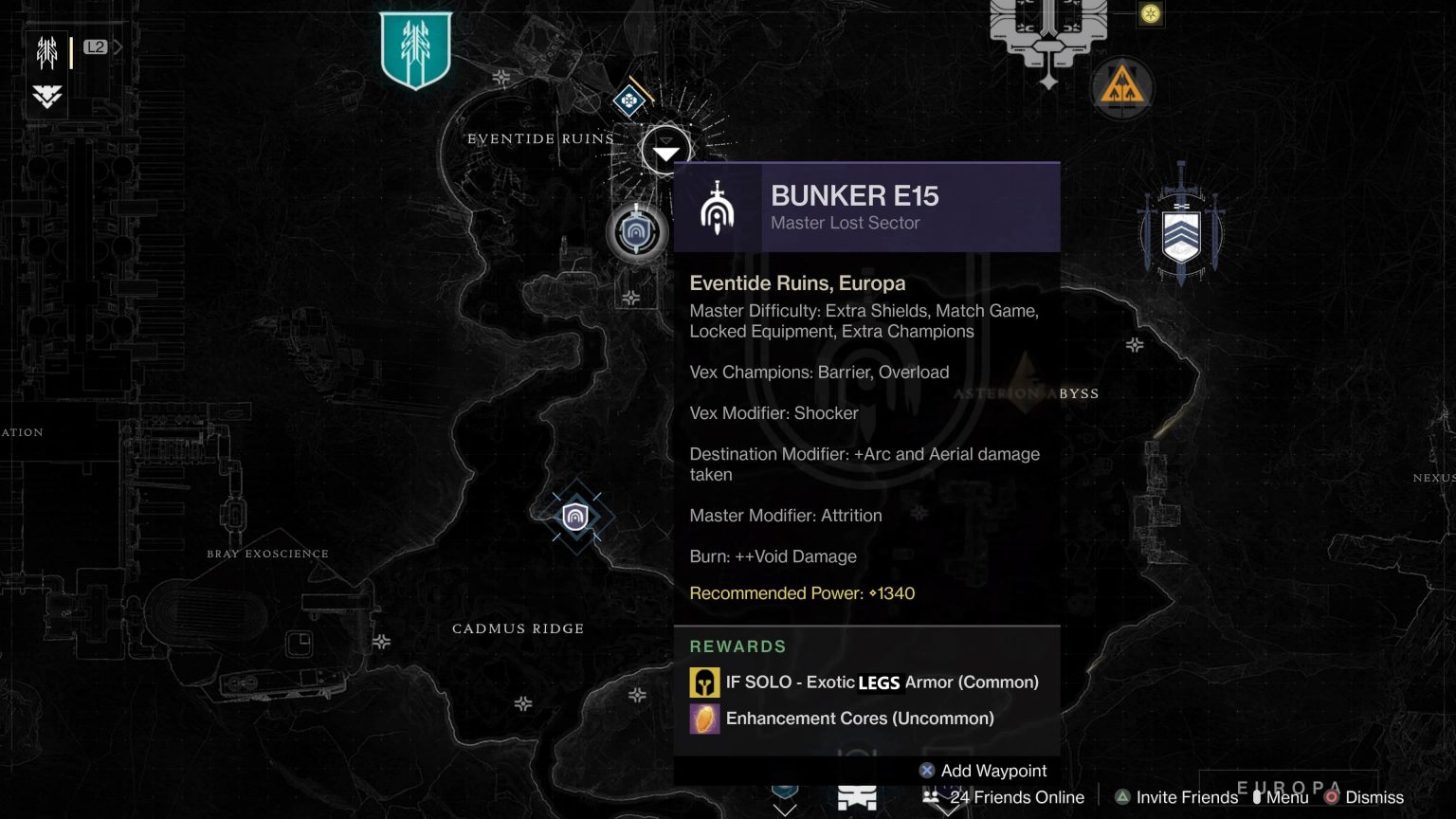Select the blue diamond activity icon near Eventide Ruins
The height and width of the screenshot is (819, 1456).
coord(628,100)
